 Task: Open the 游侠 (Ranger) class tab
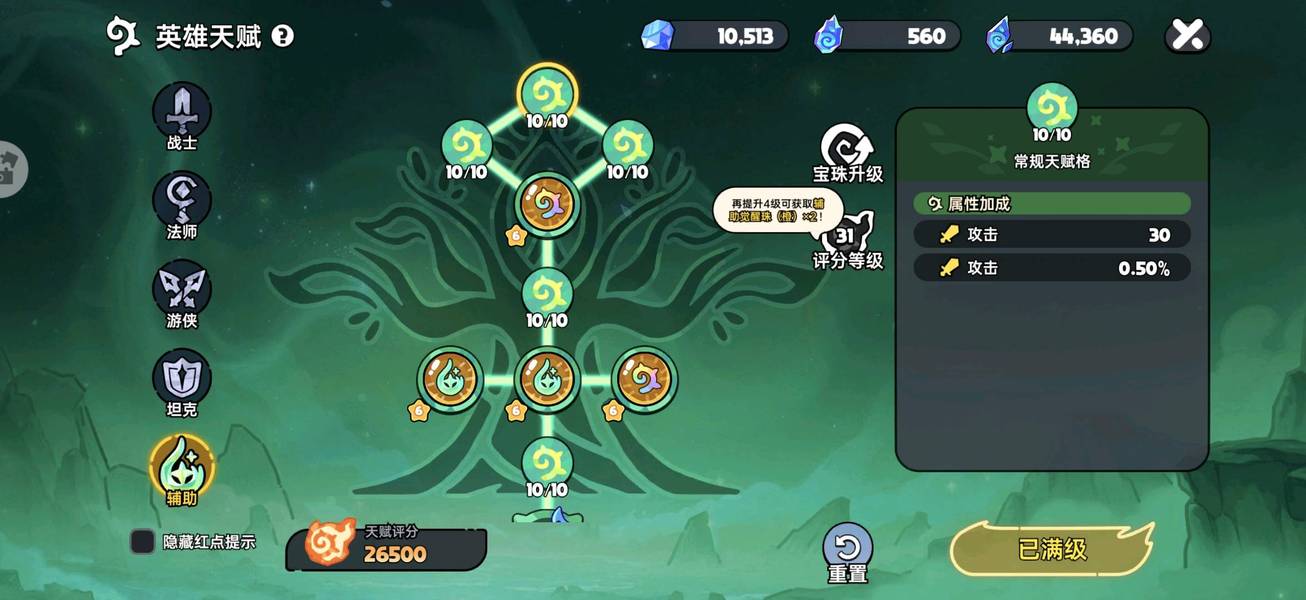(x=182, y=289)
